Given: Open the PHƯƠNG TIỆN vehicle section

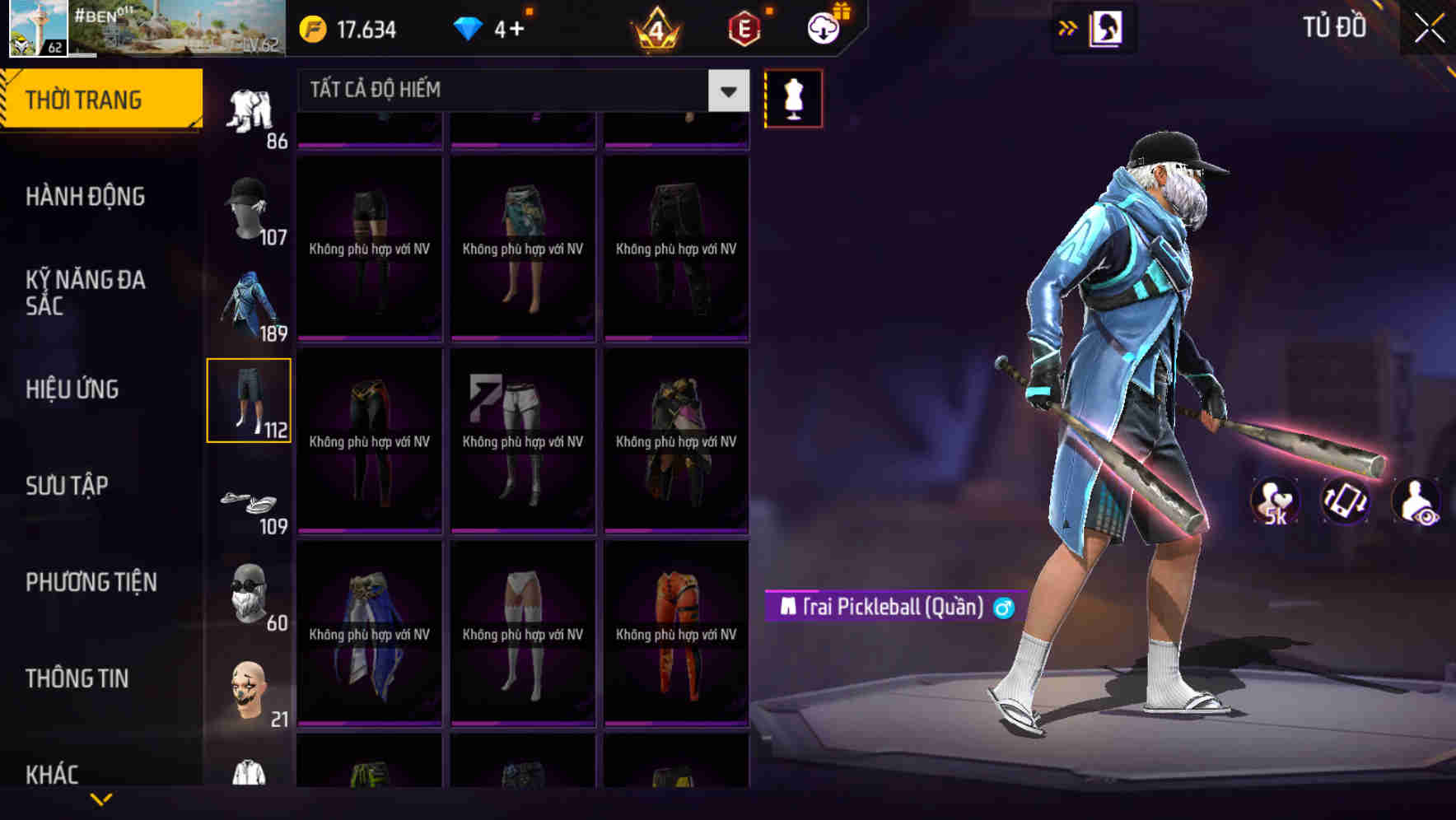Looking at the screenshot, I should coord(91,582).
